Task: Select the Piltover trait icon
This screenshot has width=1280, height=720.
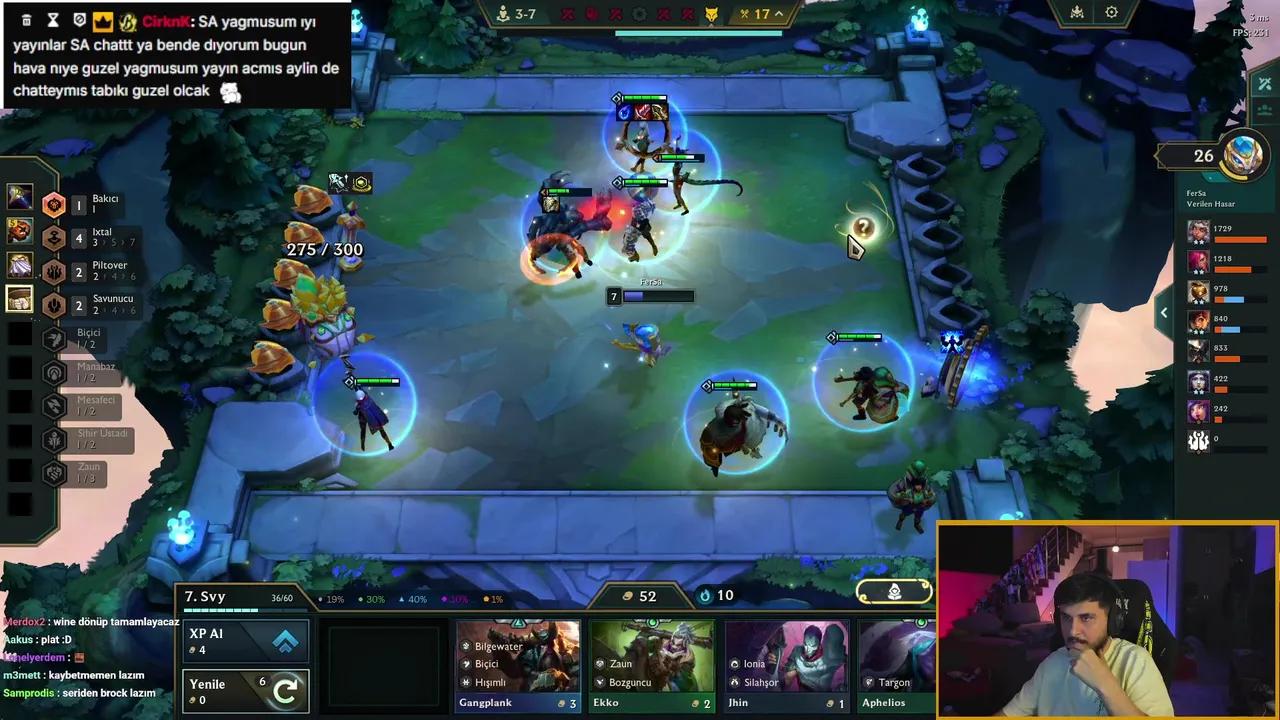Action: 54,271
